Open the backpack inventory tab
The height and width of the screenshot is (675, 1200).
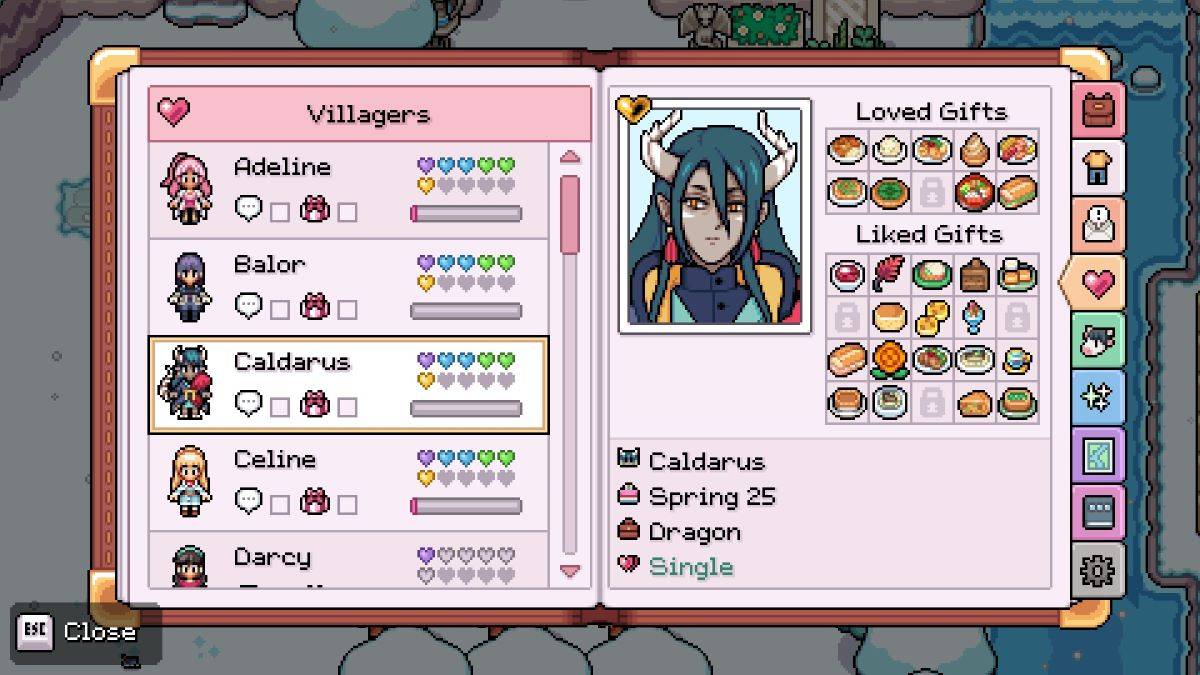1098,109
